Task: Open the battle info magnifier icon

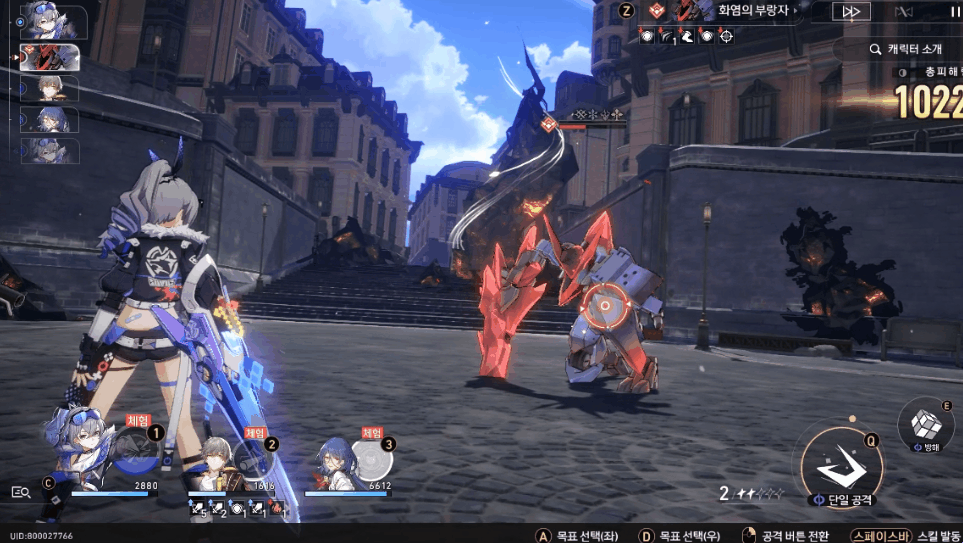Action: click(x=21, y=491)
